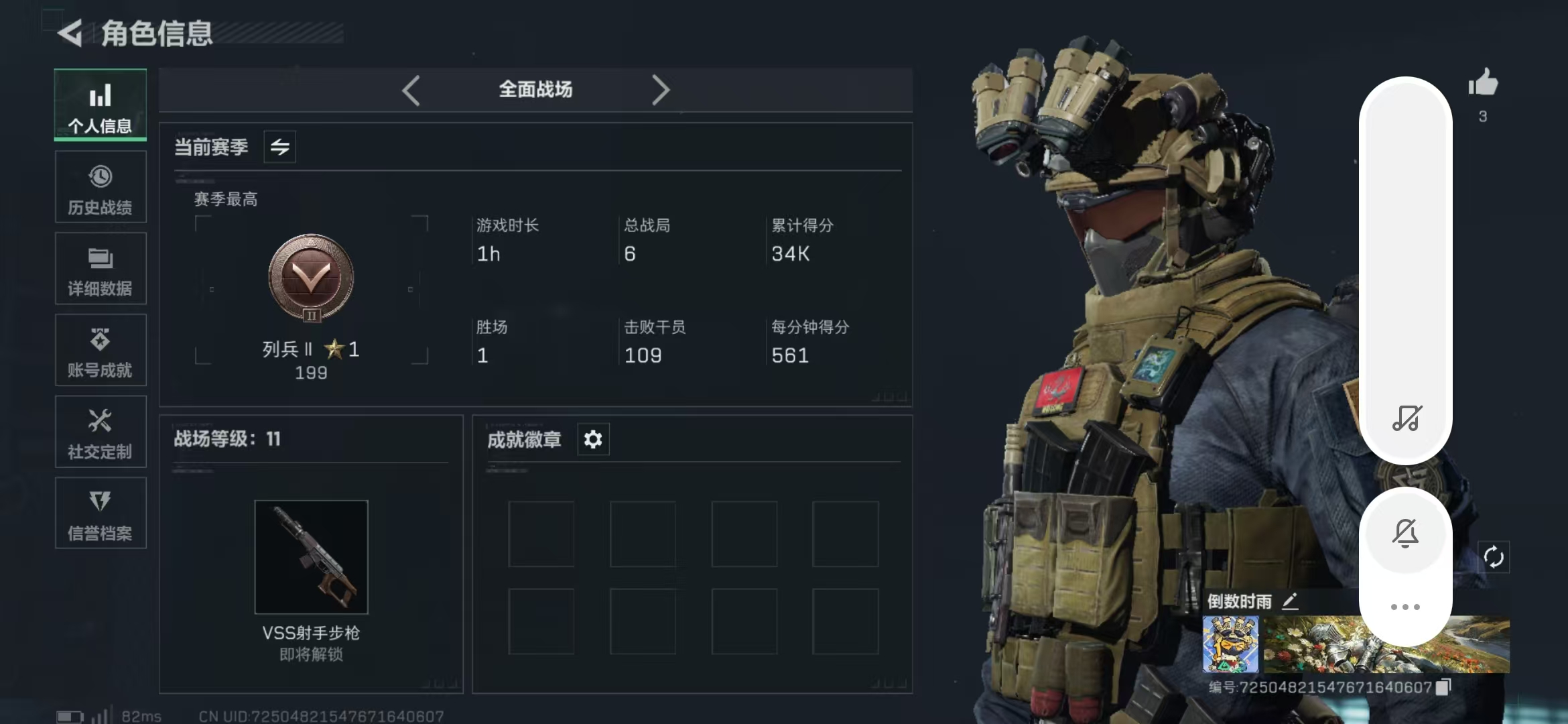The width and height of the screenshot is (1568, 724).
Task: Toggle the 当前赛季 season swap button
Action: click(279, 147)
